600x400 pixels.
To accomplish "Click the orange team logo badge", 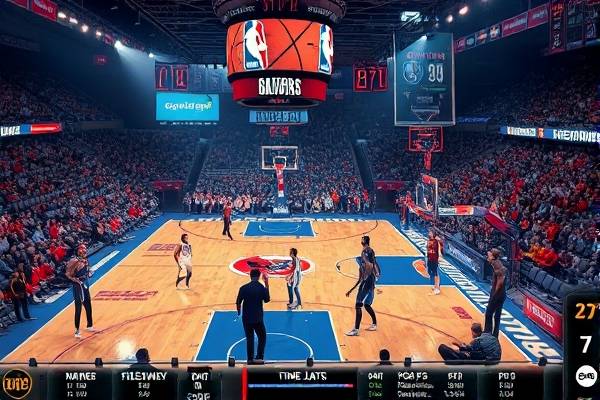I will (16, 383).
